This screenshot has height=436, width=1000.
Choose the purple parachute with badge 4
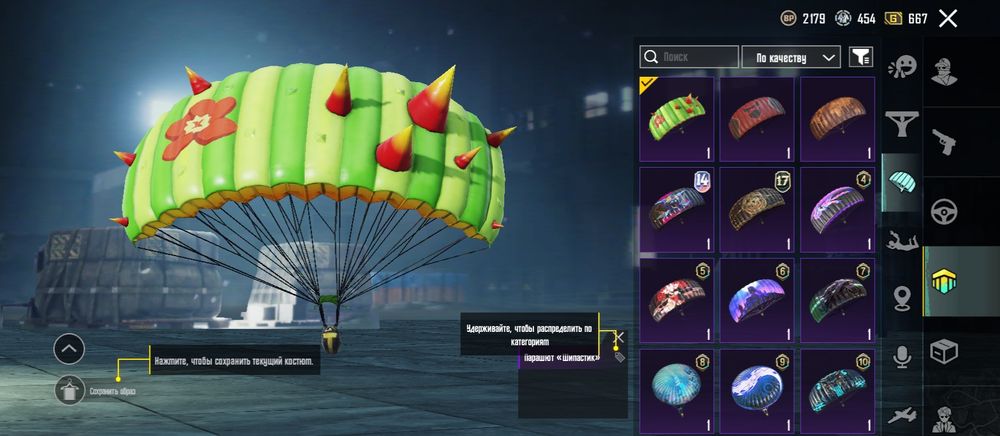[837, 210]
